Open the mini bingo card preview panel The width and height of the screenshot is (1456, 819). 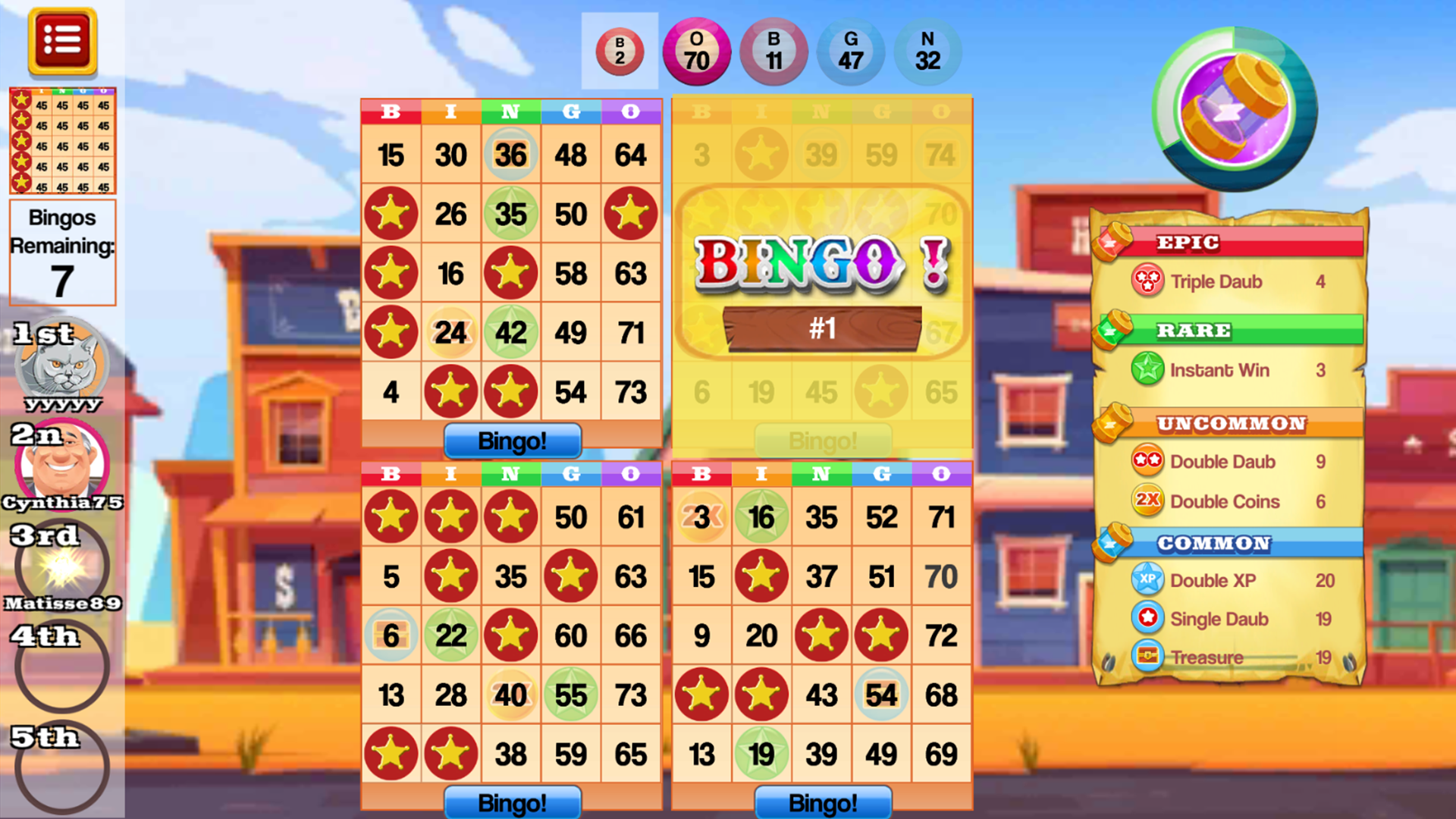pos(62,140)
